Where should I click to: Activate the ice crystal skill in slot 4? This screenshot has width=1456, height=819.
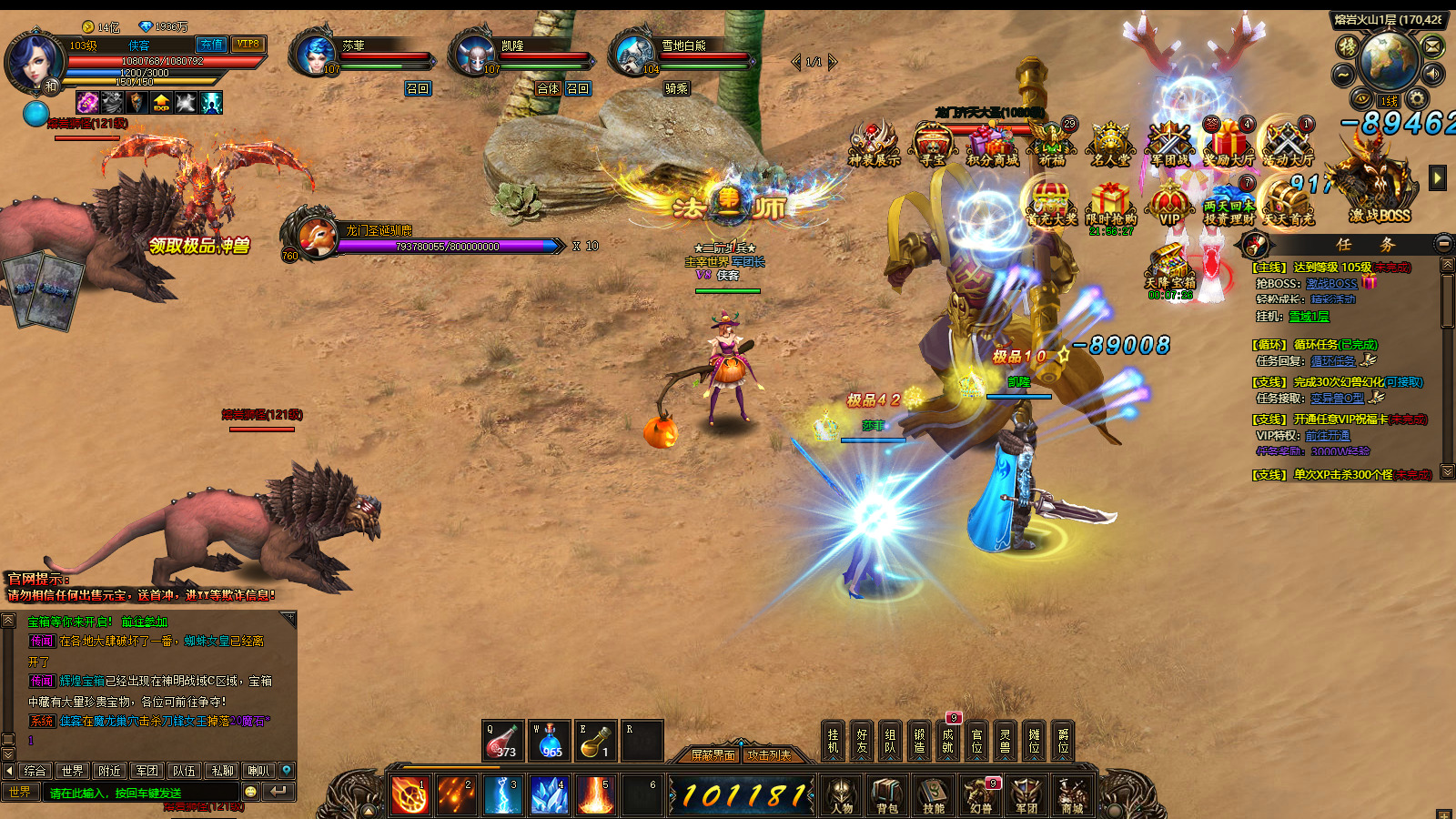point(550,795)
